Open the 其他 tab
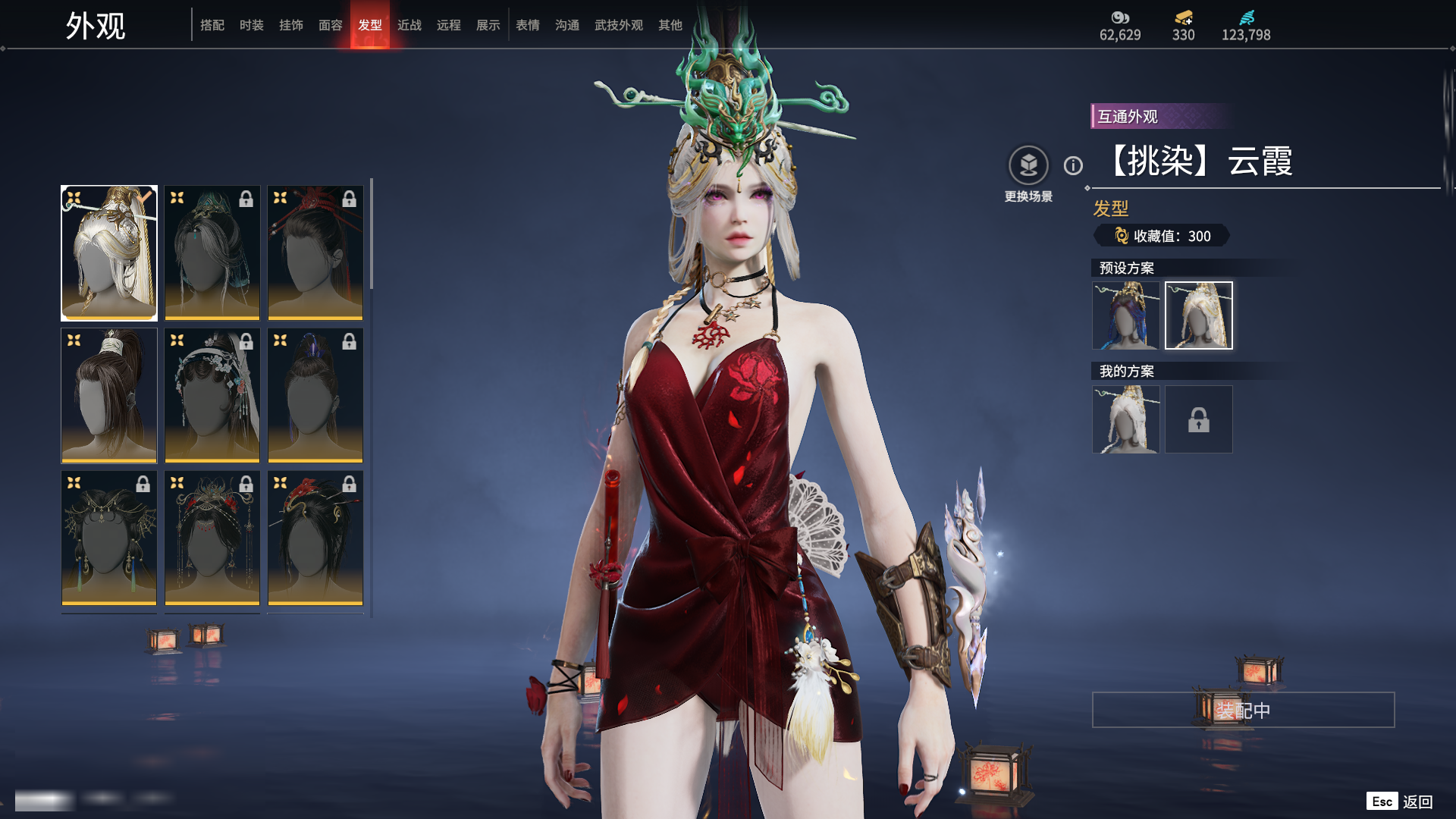The height and width of the screenshot is (819, 1456). pyautogui.click(x=670, y=25)
